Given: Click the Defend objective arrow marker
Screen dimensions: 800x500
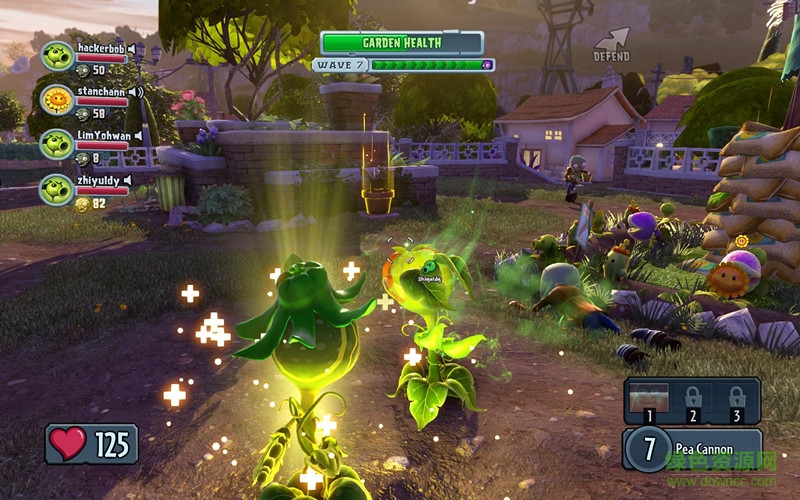Looking at the screenshot, I should [612, 43].
